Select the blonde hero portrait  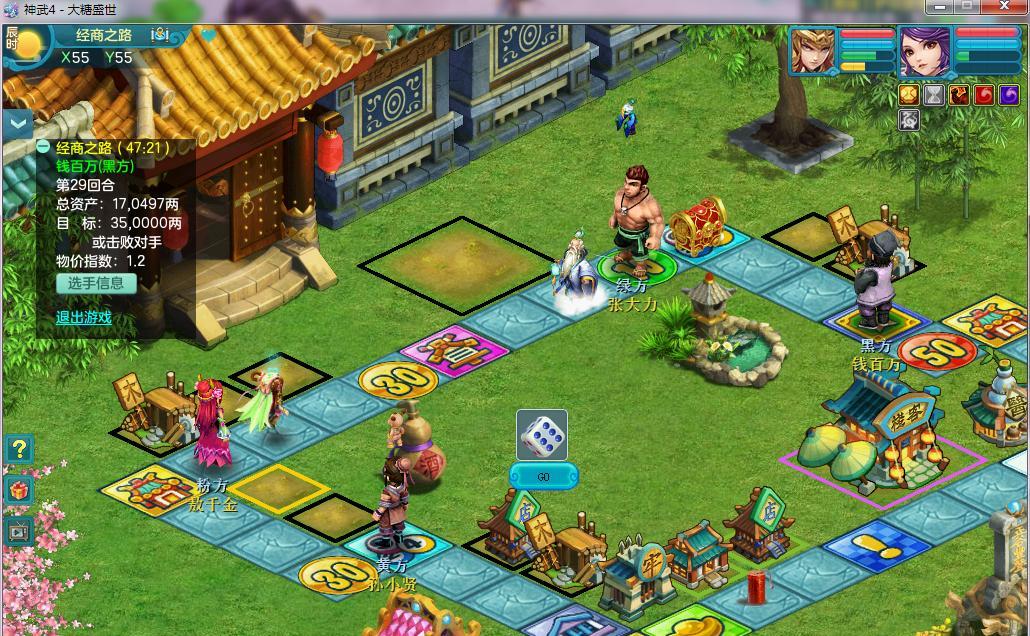(x=813, y=52)
